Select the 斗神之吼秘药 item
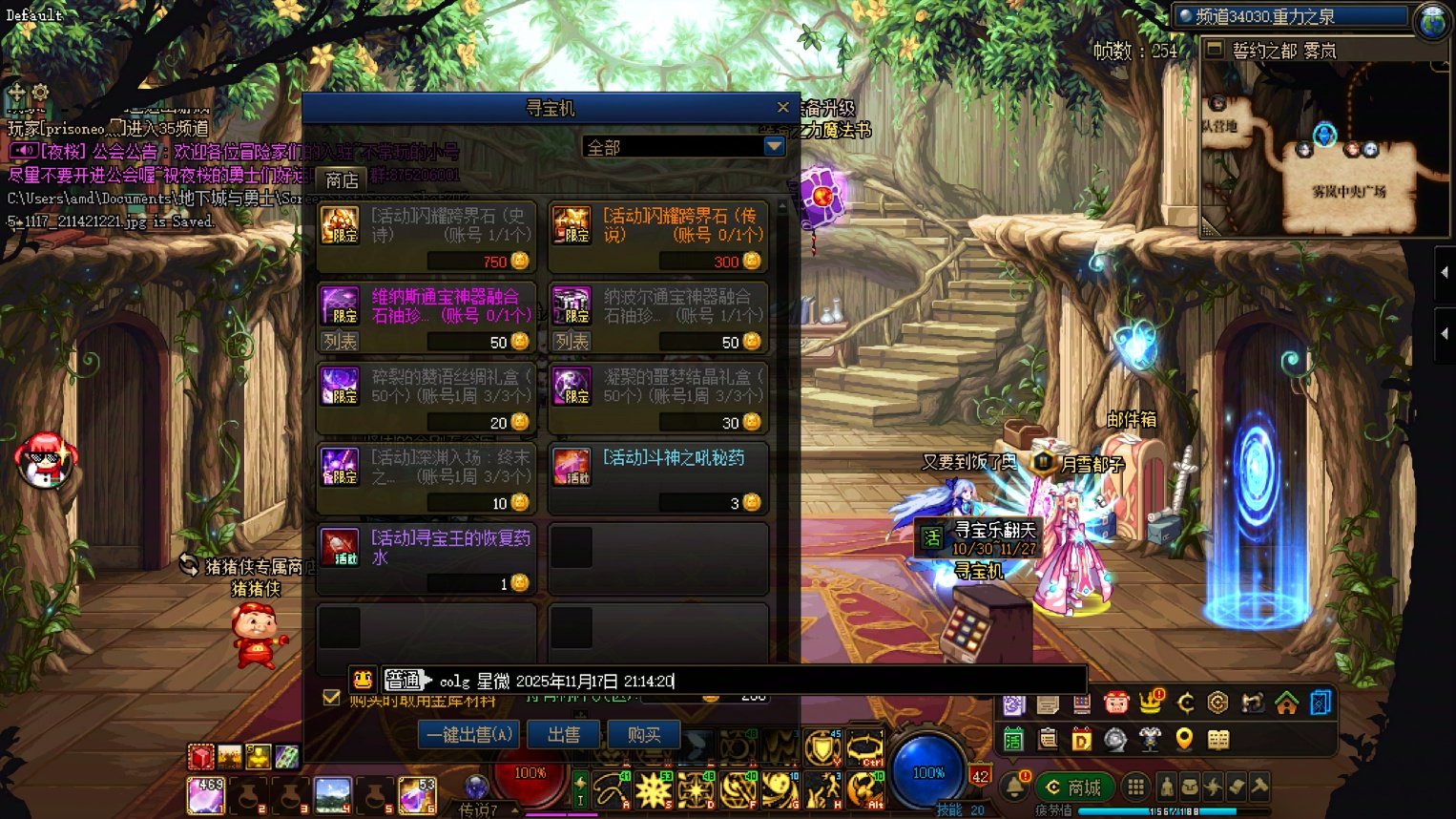Screen dimensions: 1456x819 tap(658, 477)
